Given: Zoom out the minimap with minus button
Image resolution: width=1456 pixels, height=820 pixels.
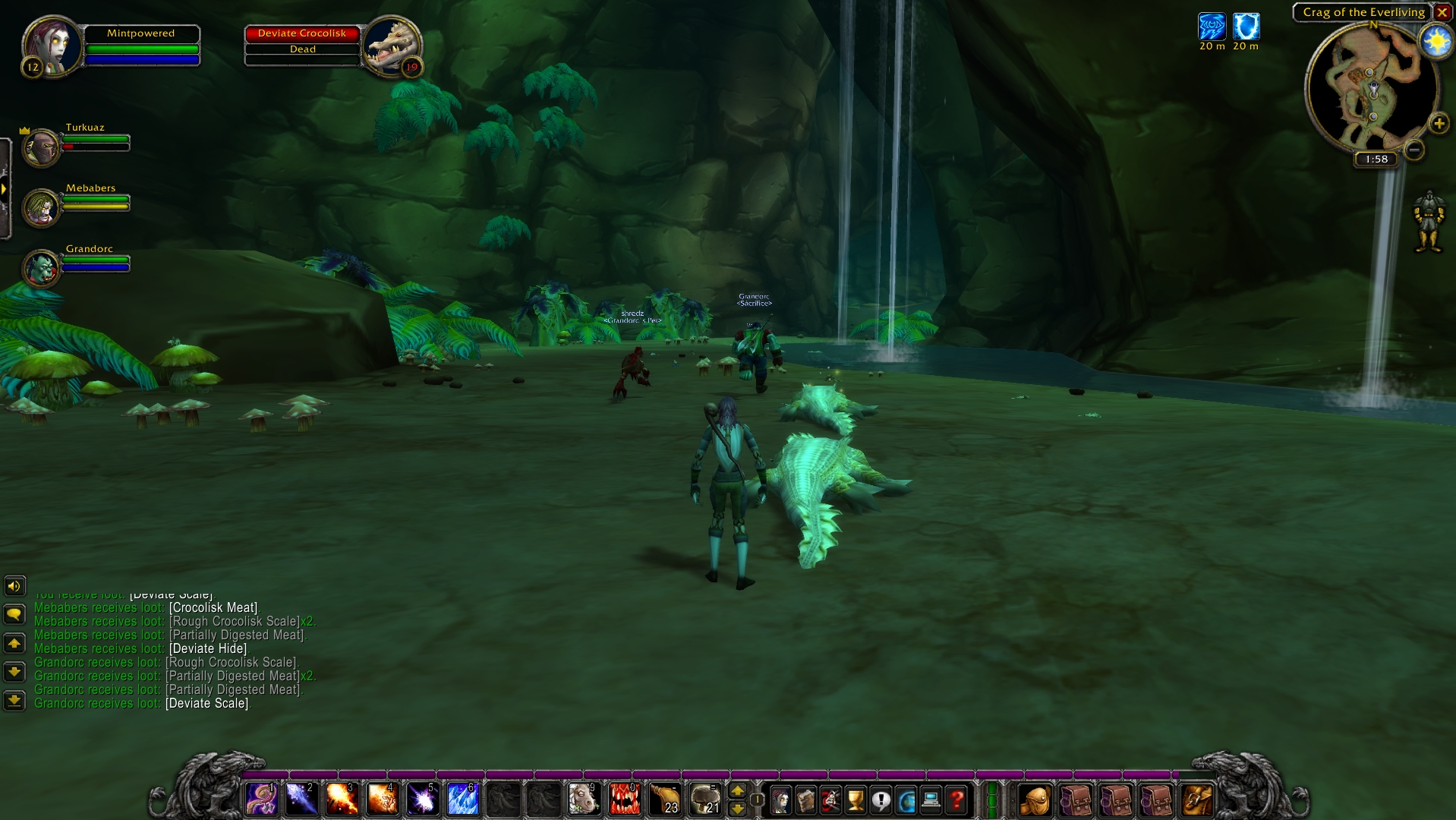Looking at the screenshot, I should [x=1413, y=150].
